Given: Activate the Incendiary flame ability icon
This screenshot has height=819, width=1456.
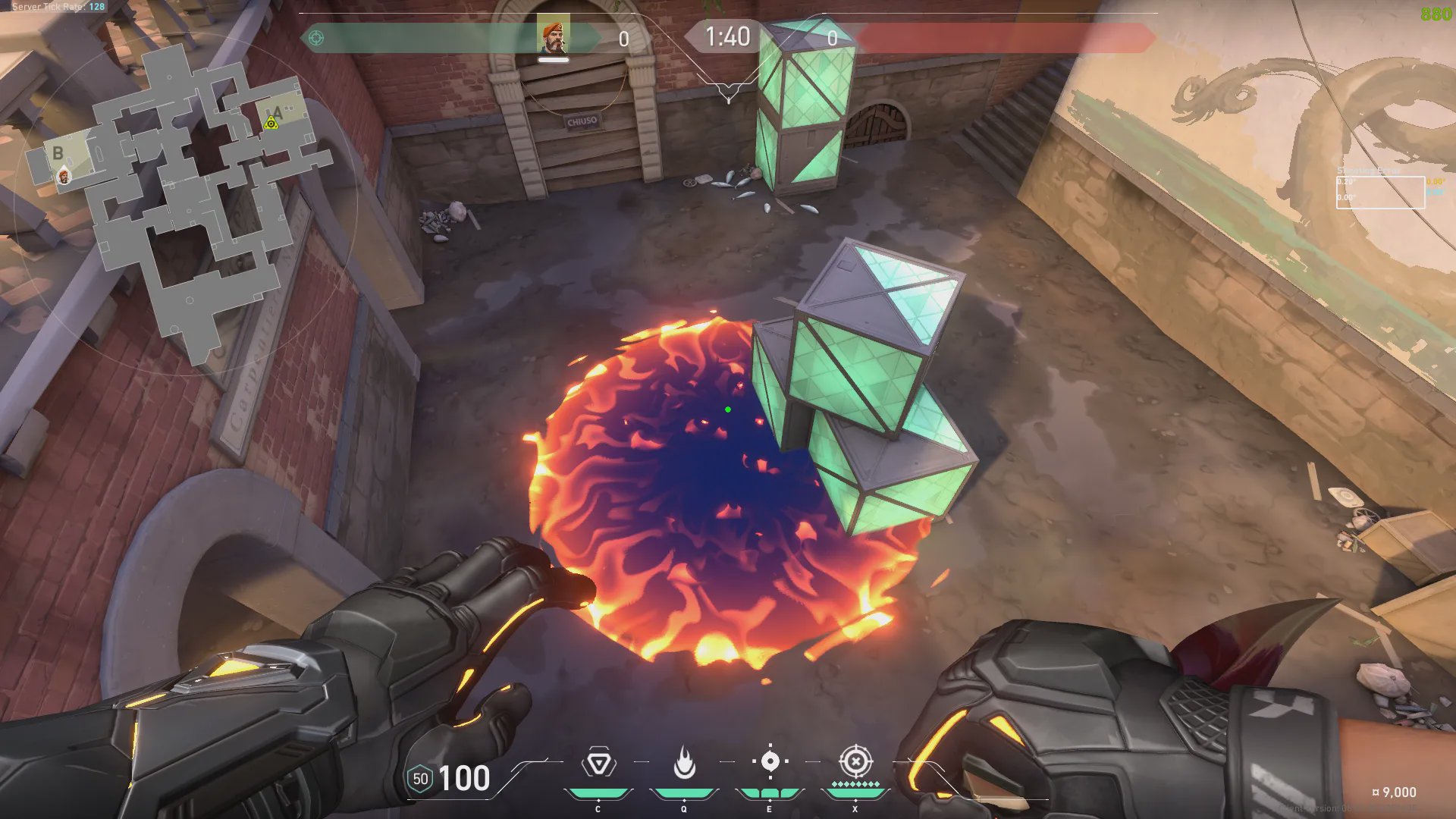Looking at the screenshot, I should click(x=684, y=763).
